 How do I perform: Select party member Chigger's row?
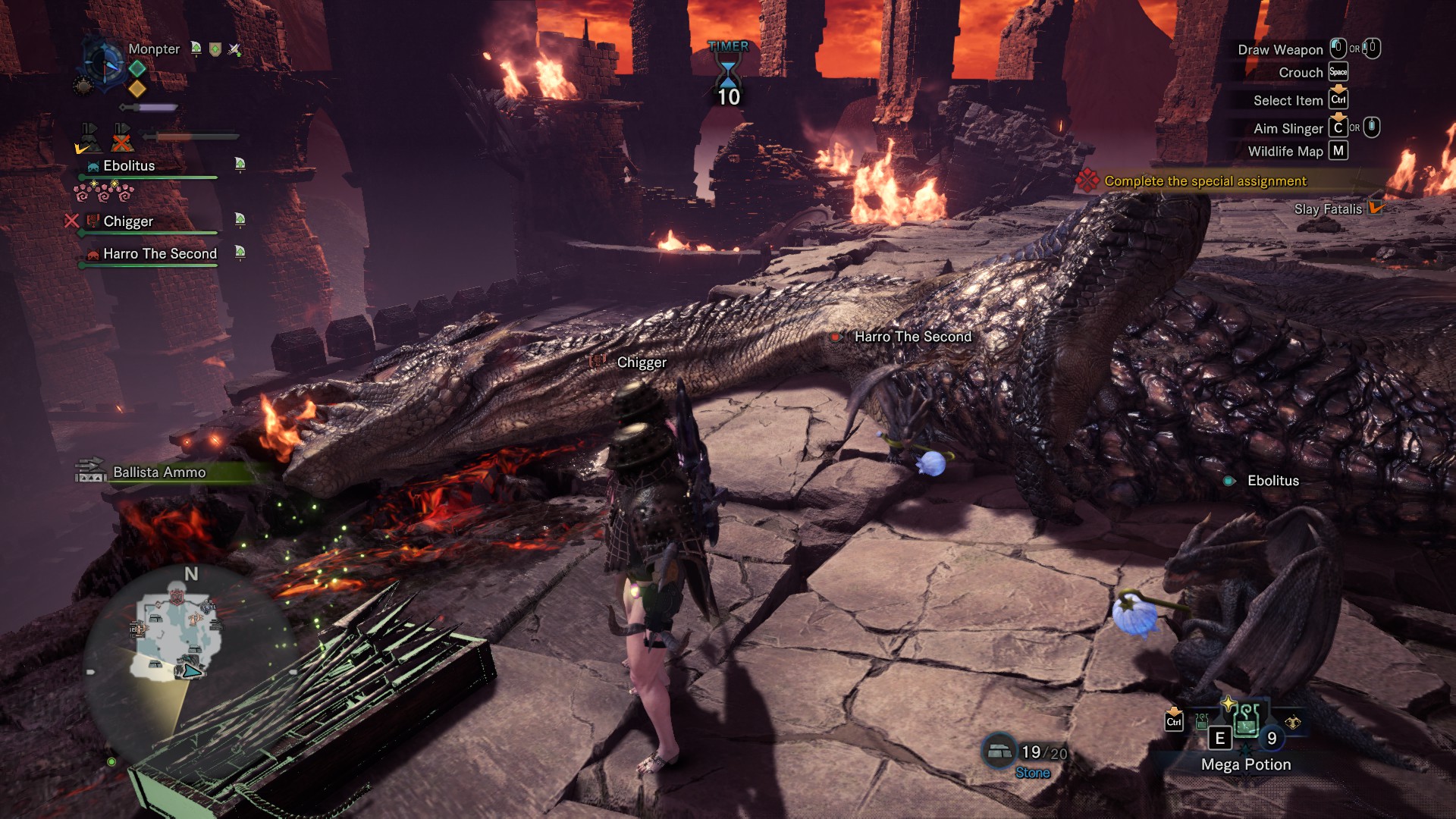coord(128,221)
